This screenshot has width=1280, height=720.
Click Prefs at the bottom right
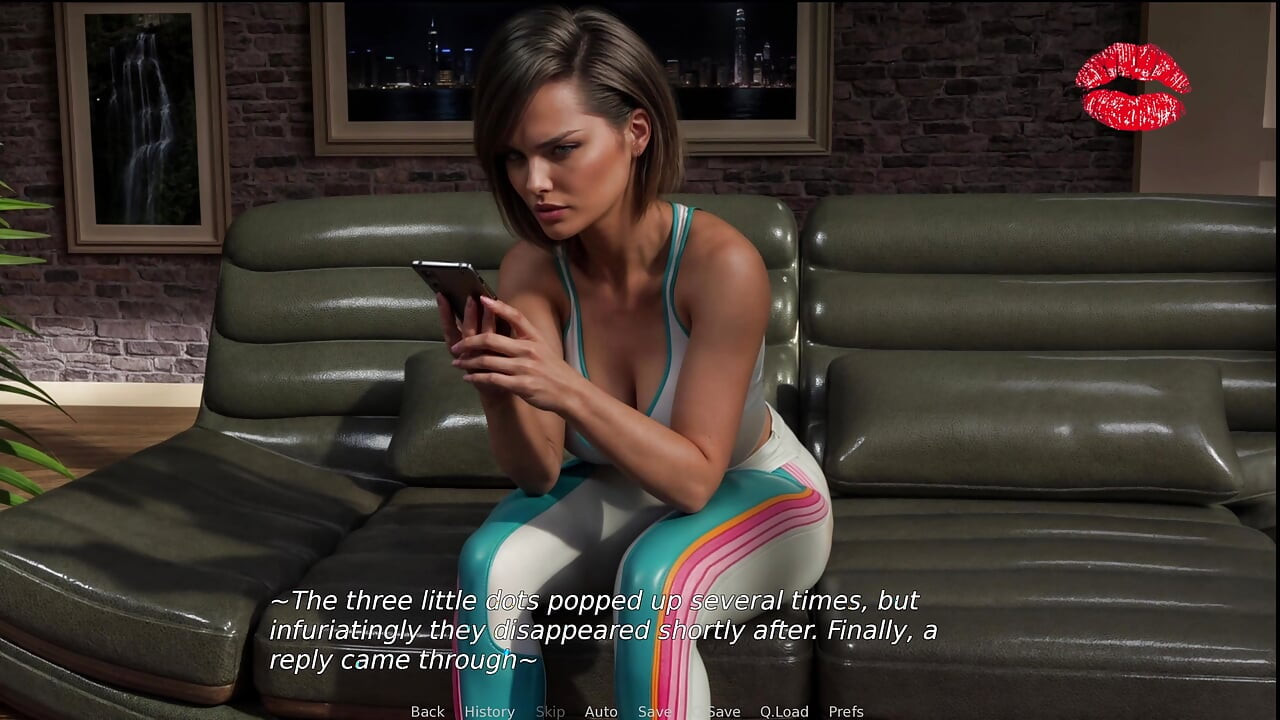point(845,711)
